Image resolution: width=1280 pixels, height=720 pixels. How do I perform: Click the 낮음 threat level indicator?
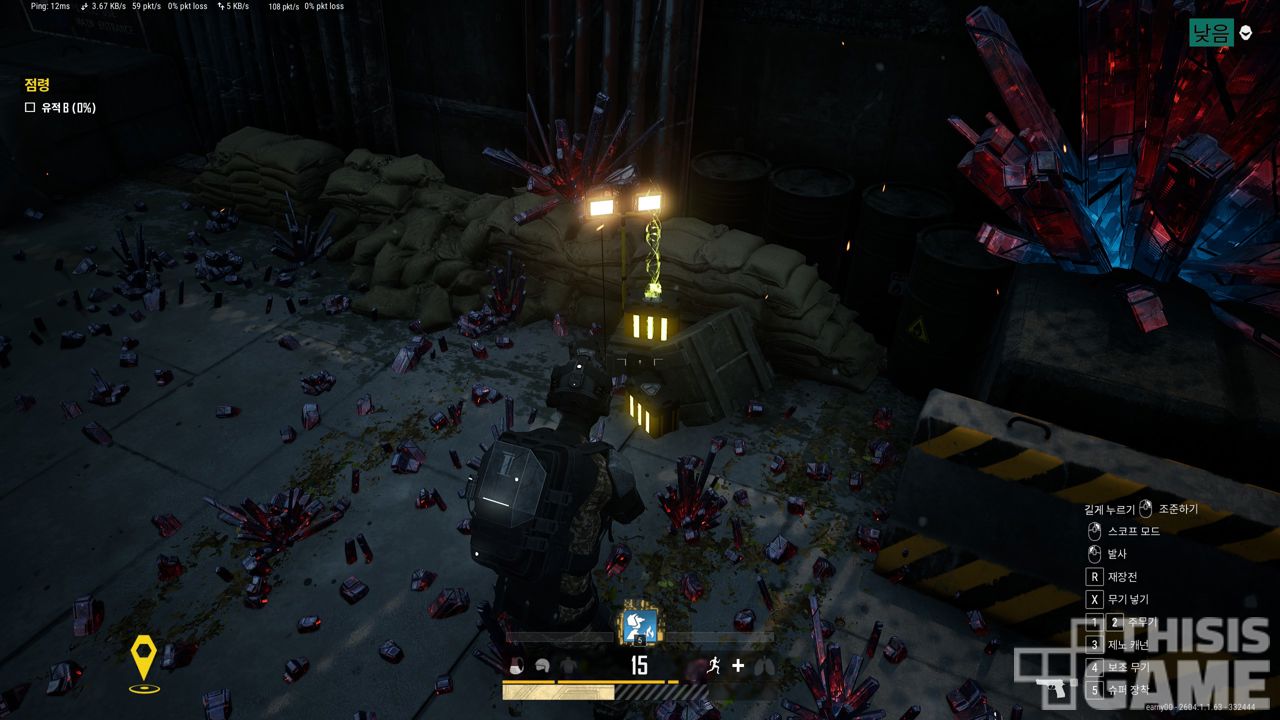click(x=1211, y=33)
